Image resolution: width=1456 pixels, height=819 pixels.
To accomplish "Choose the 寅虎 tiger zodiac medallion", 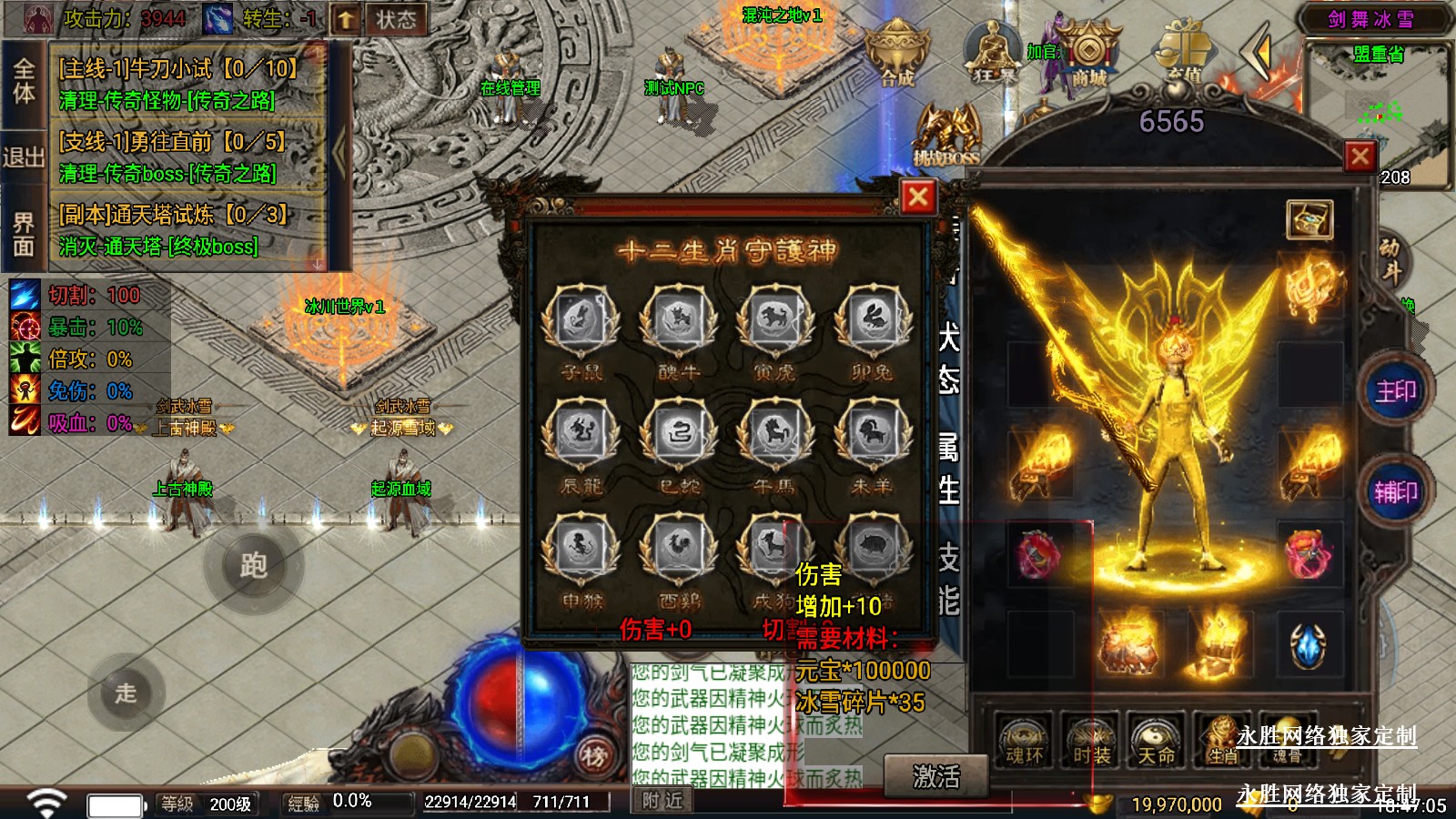I will 774,320.
